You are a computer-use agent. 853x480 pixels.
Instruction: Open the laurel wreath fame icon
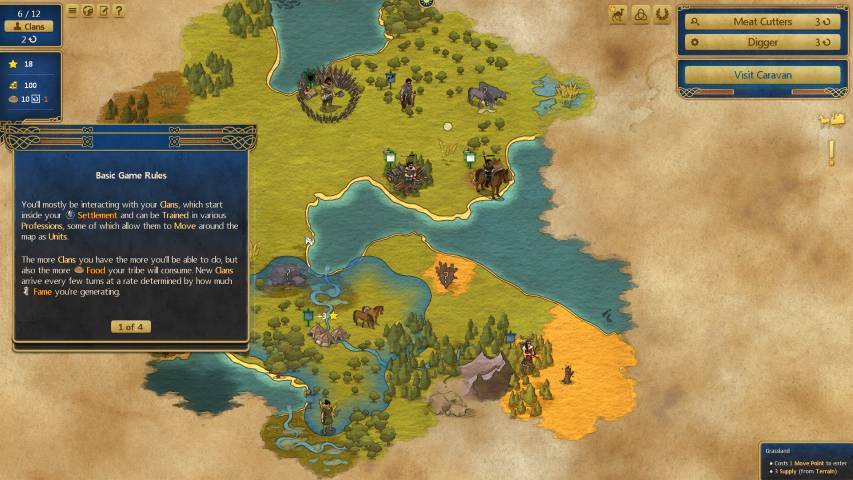point(662,14)
